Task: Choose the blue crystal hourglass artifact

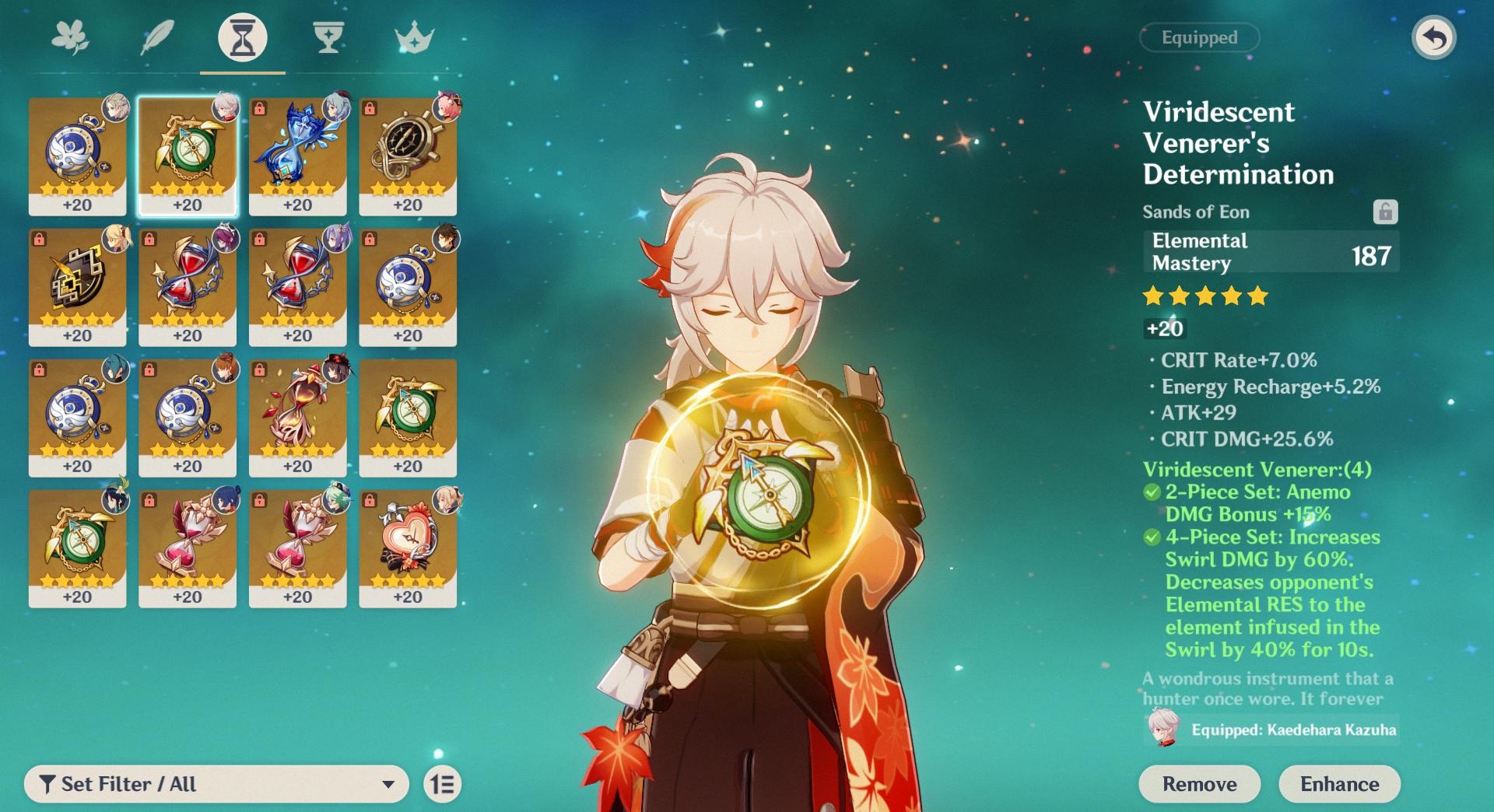Action: [297, 156]
